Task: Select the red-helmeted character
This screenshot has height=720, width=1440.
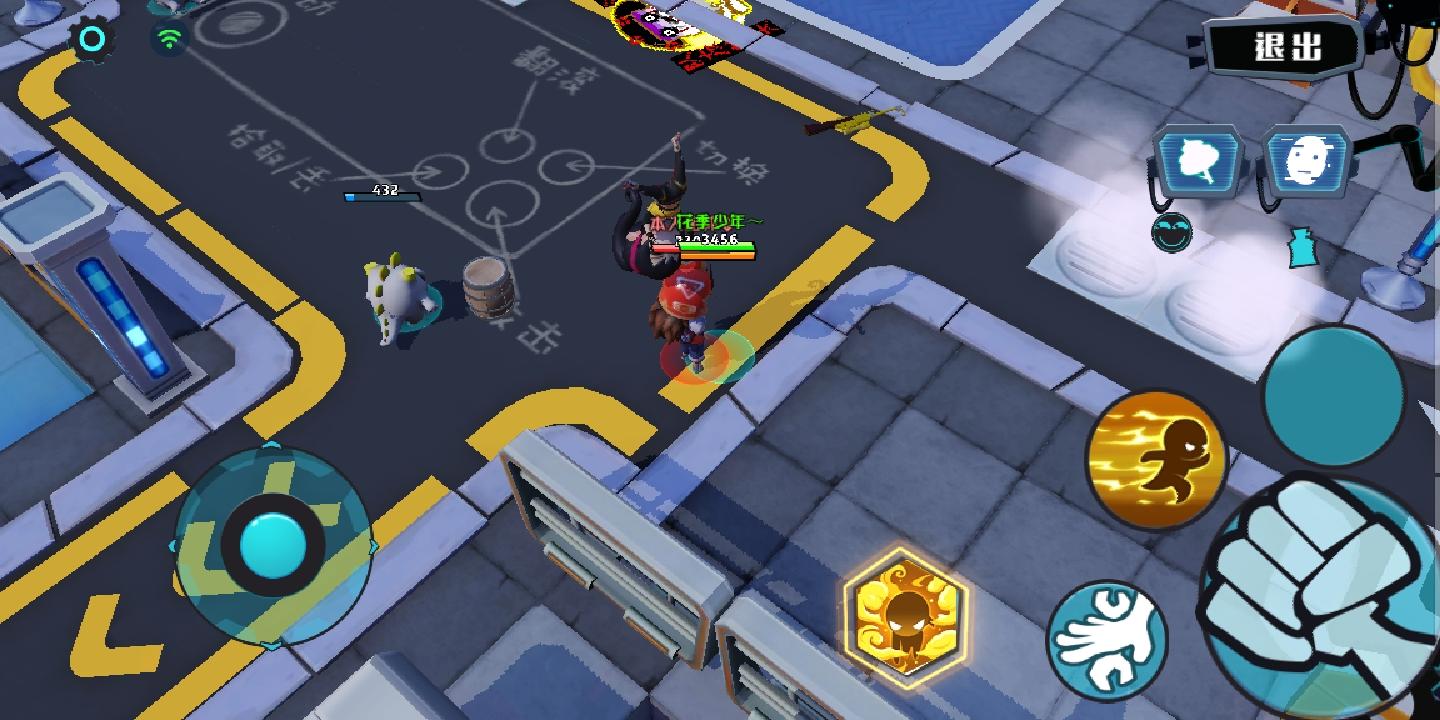Action: coord(688,315)
